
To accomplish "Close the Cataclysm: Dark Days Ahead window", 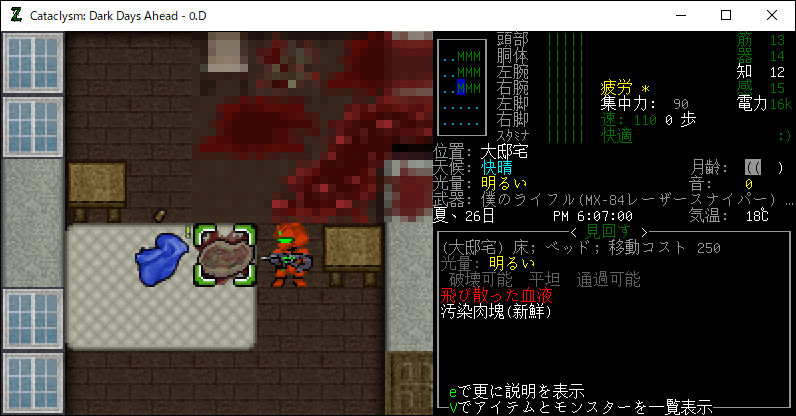I will pyautogui.click(x=772, y=15).
